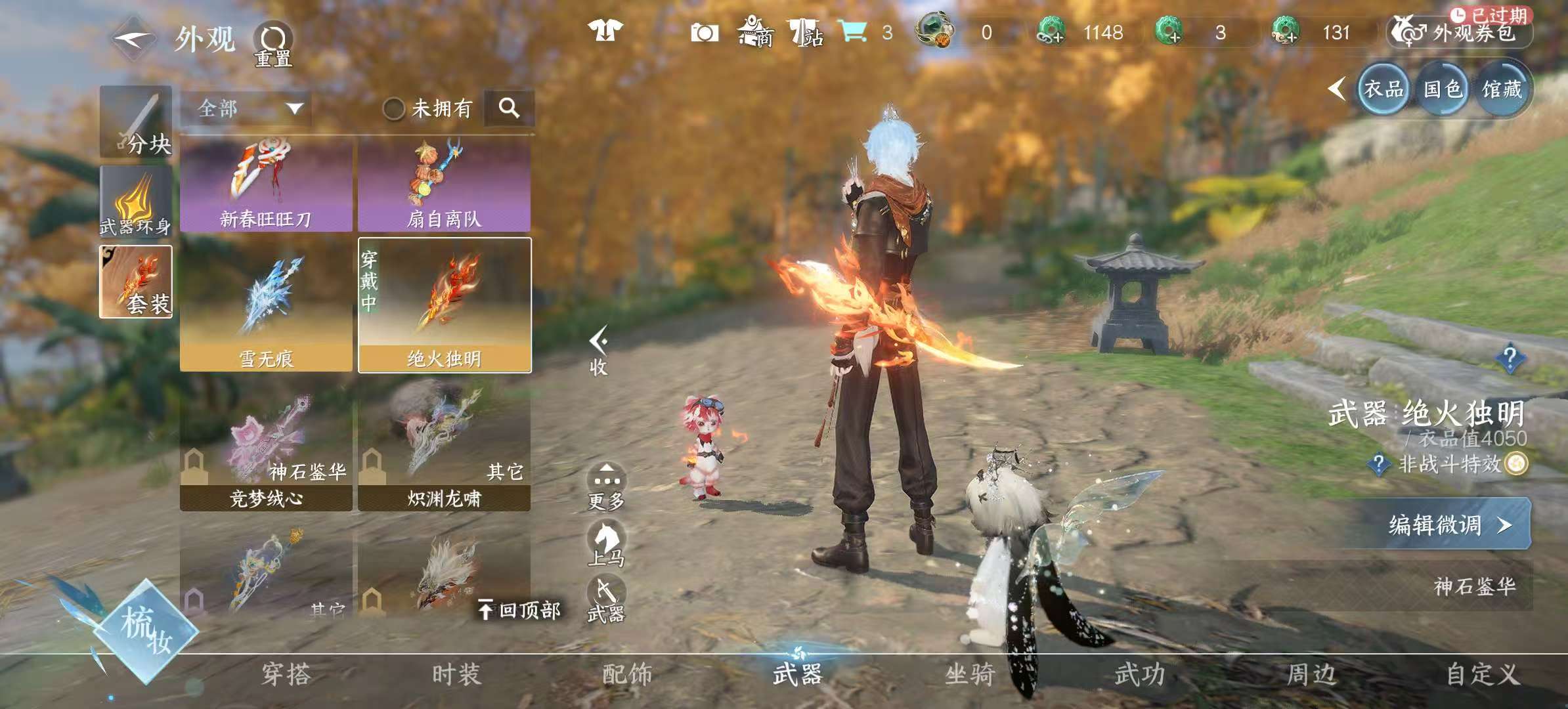The height and width of the screenshot is (709, 1568).
Task: Preview the 炽渊龙啸 weapon skin
Action: click(x=444, y=454)
